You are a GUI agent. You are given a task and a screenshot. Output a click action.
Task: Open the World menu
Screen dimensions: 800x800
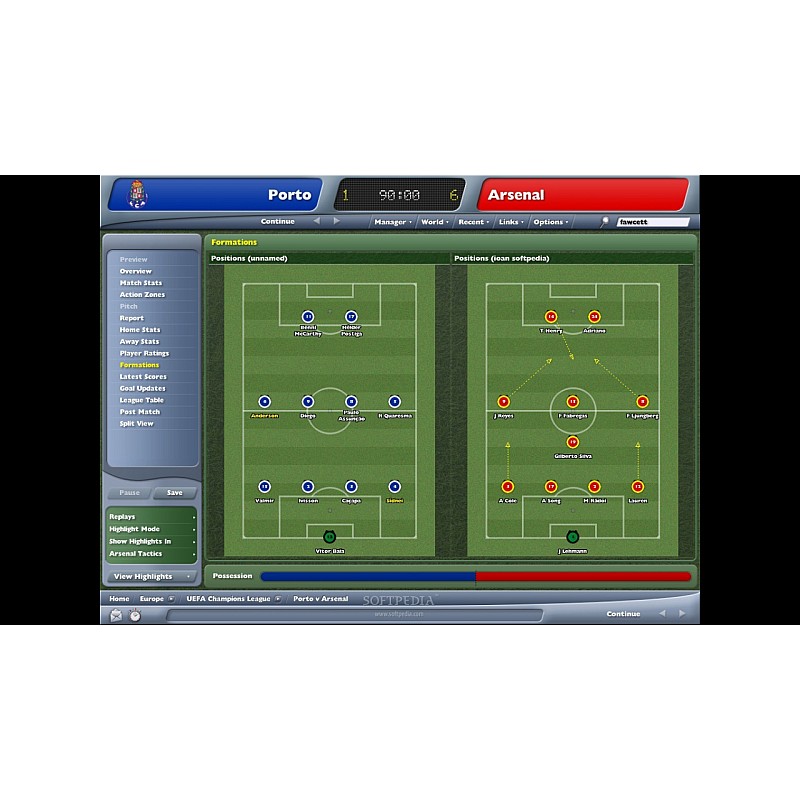(x=434, y=222)
